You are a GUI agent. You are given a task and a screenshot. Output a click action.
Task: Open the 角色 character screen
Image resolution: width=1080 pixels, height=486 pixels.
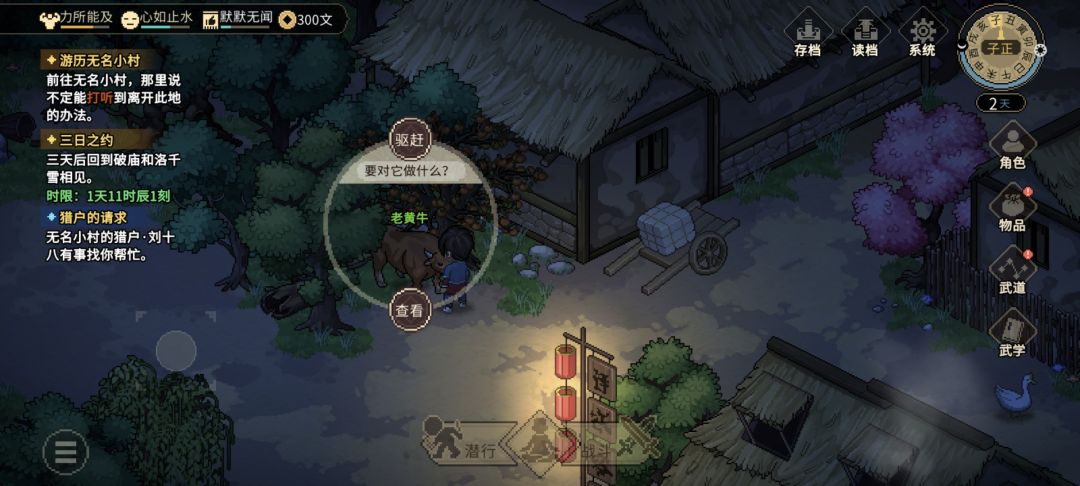click(1012, 145)
